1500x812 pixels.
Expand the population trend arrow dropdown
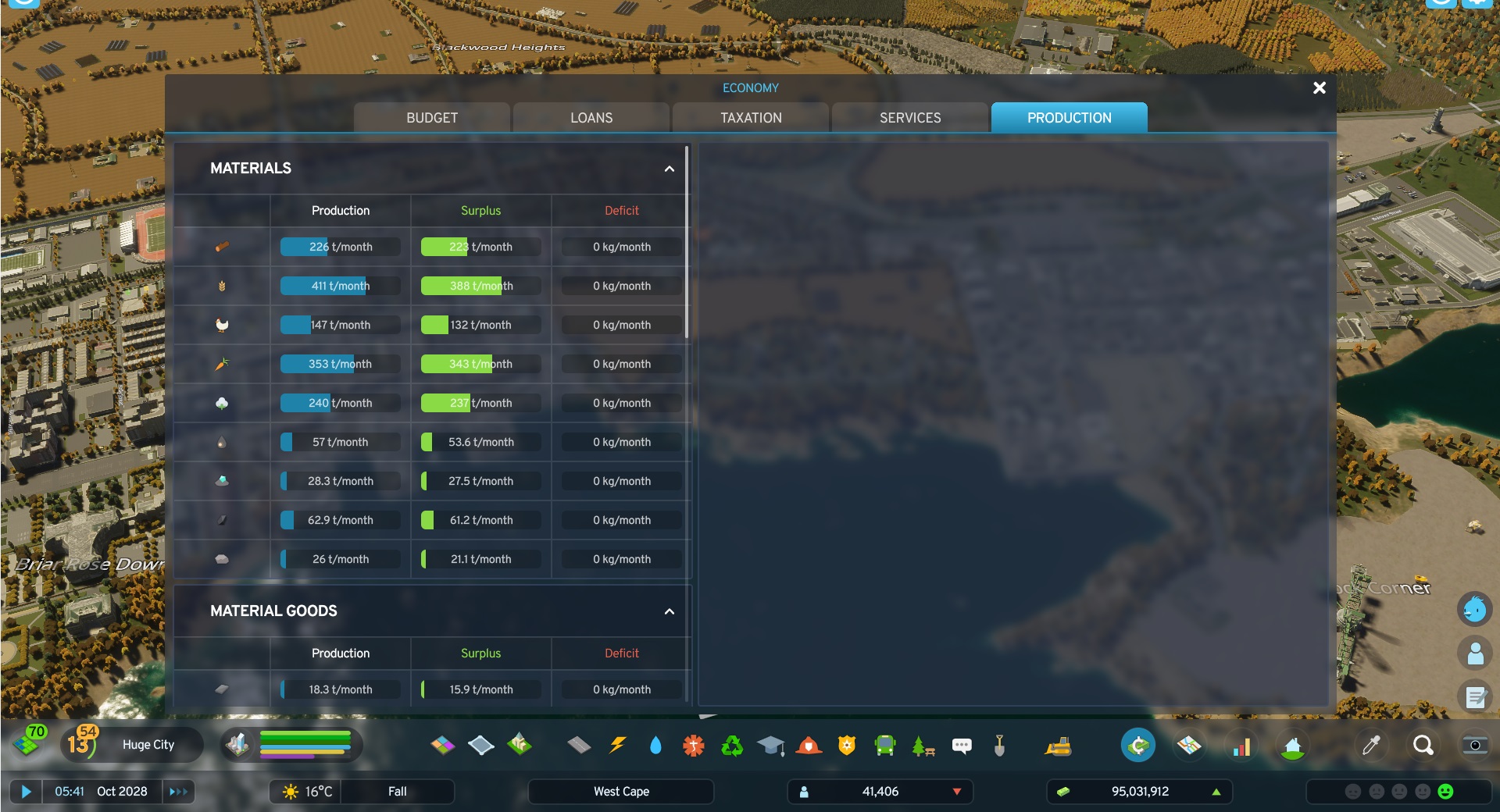point(958,791)
